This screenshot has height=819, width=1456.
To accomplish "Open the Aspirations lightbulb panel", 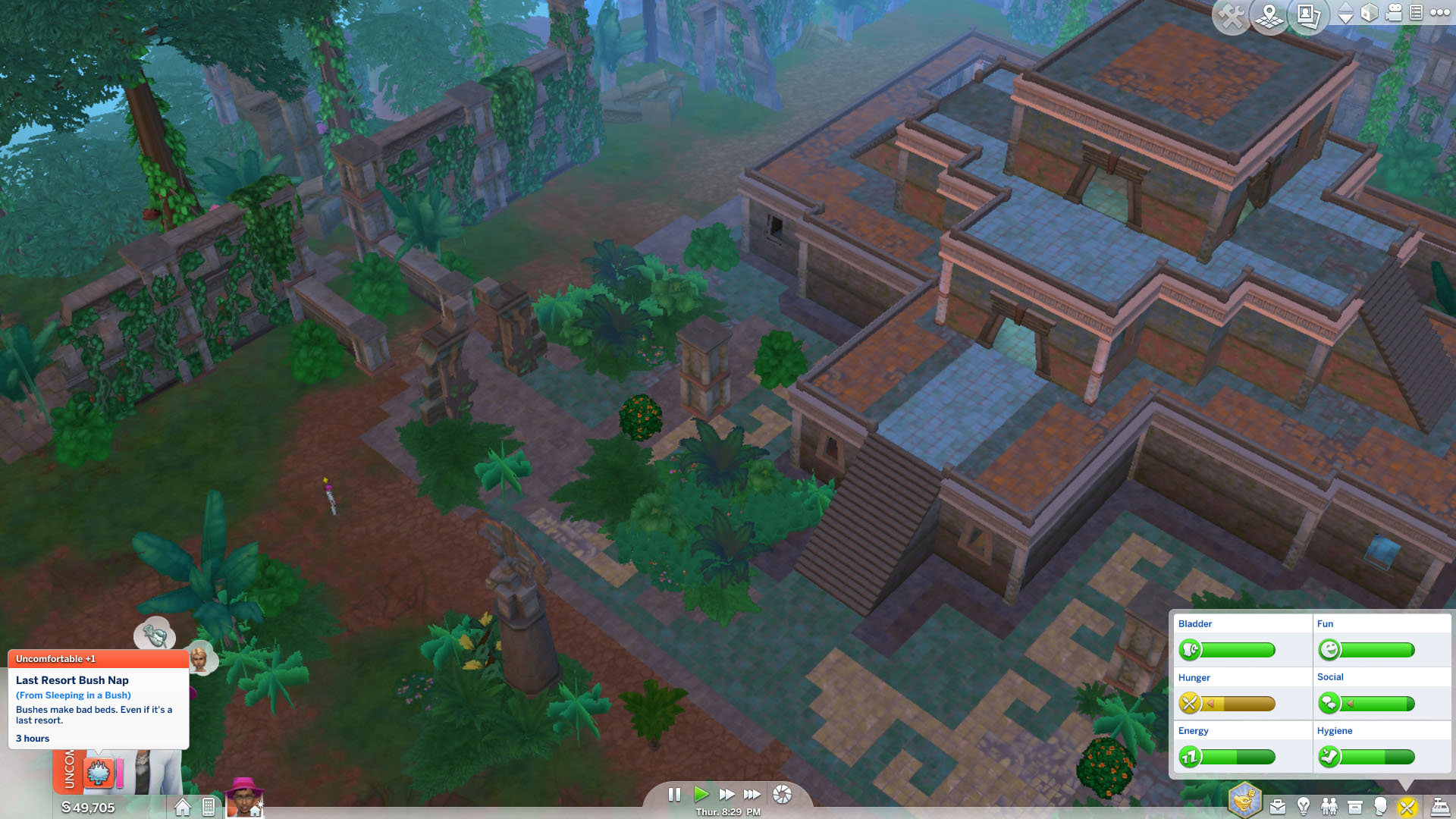I will coord(1303,806).
